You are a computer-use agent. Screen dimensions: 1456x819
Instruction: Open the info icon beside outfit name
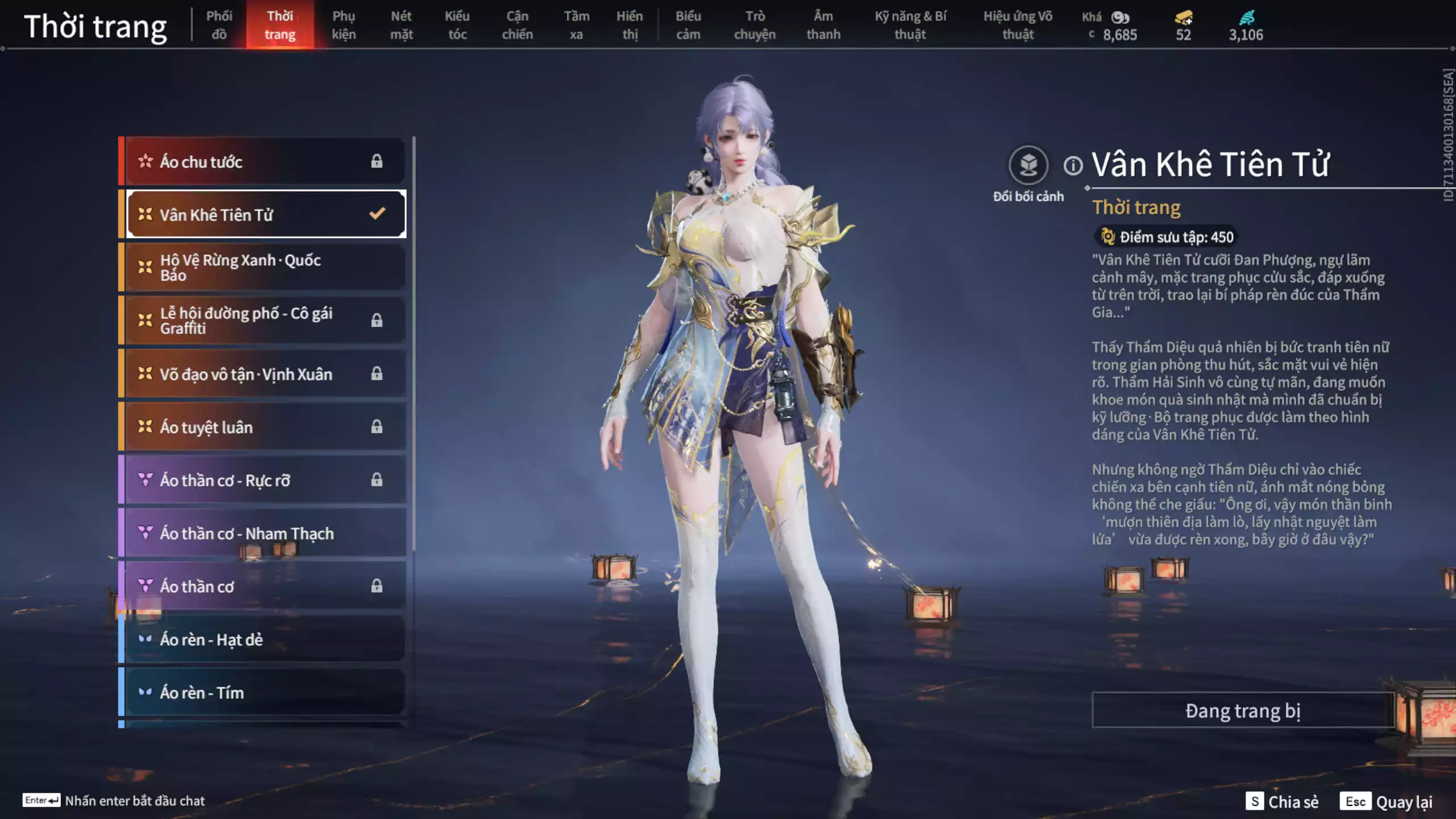(1073, 166)
